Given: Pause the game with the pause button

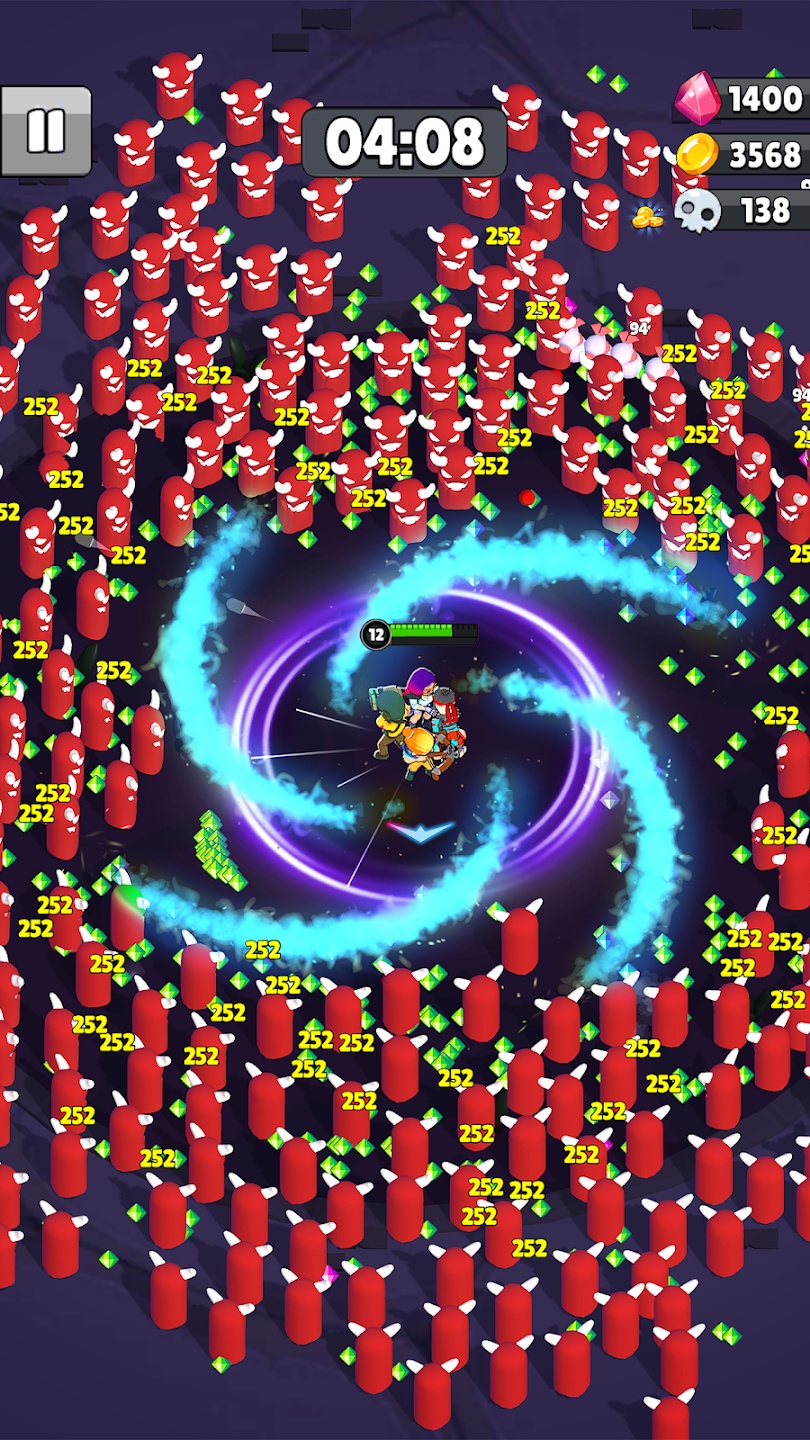Looking at the screenshot, I should tap(46, 131).
